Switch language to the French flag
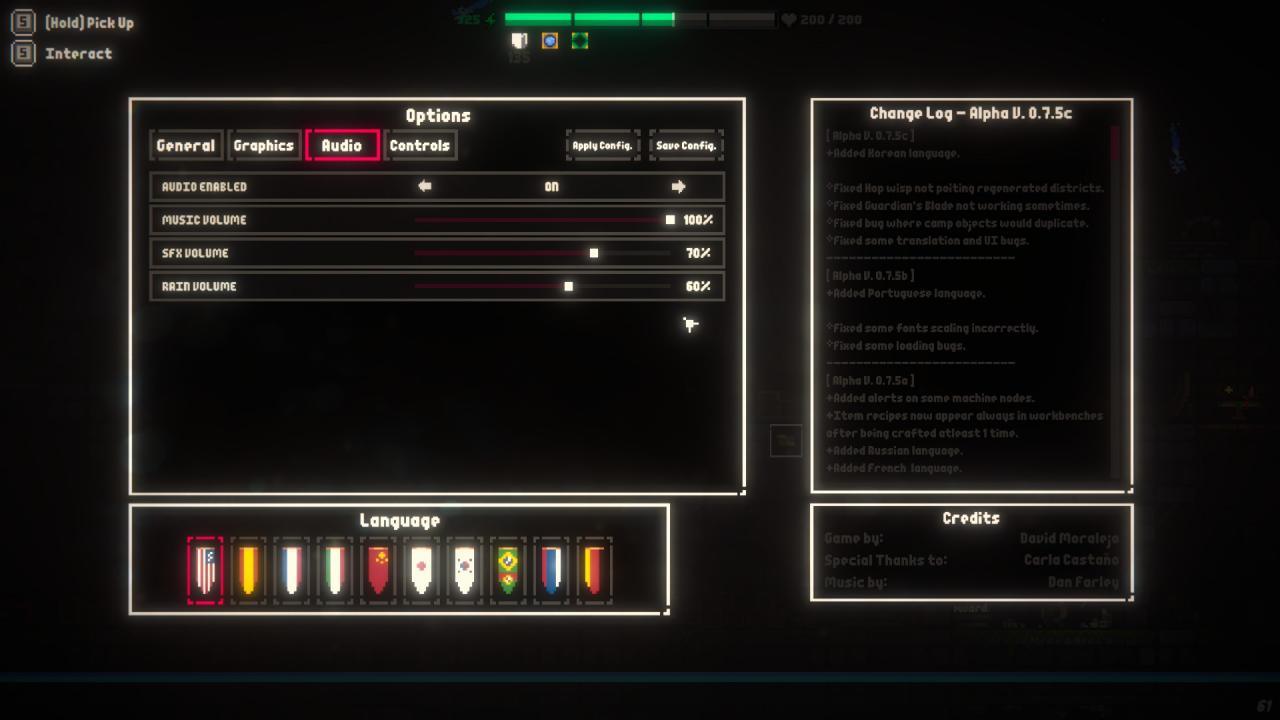1280x720 pixels. (291, 570)
